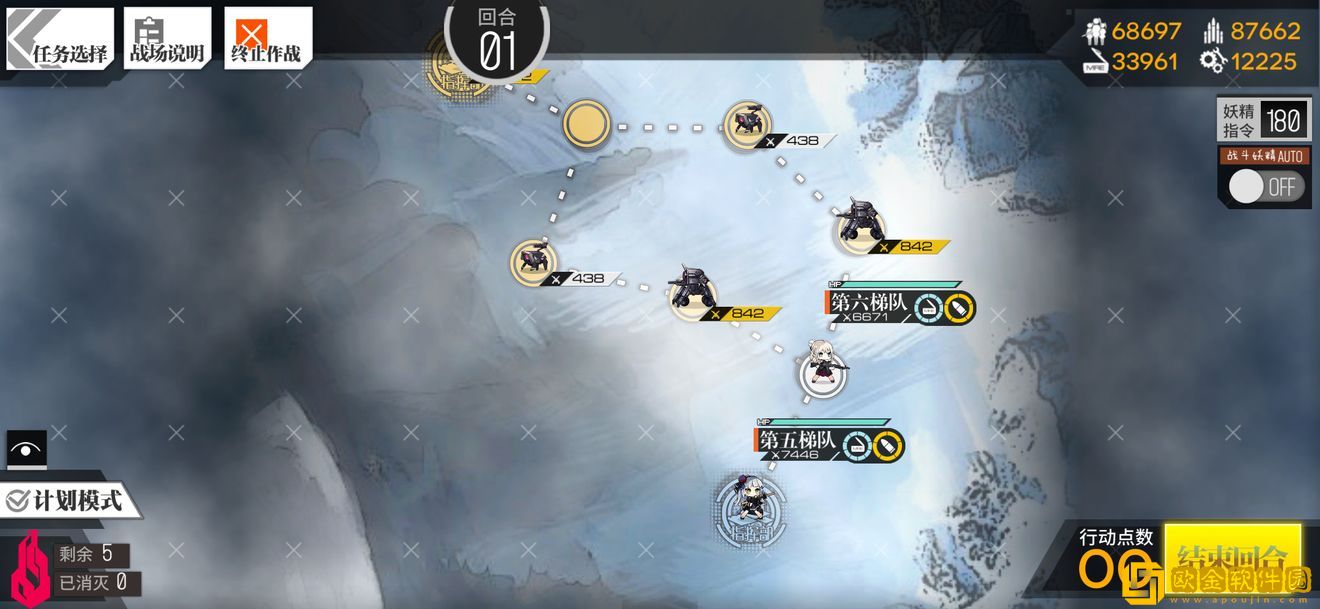Select the empty yellow map node

(x=586, y=125)
